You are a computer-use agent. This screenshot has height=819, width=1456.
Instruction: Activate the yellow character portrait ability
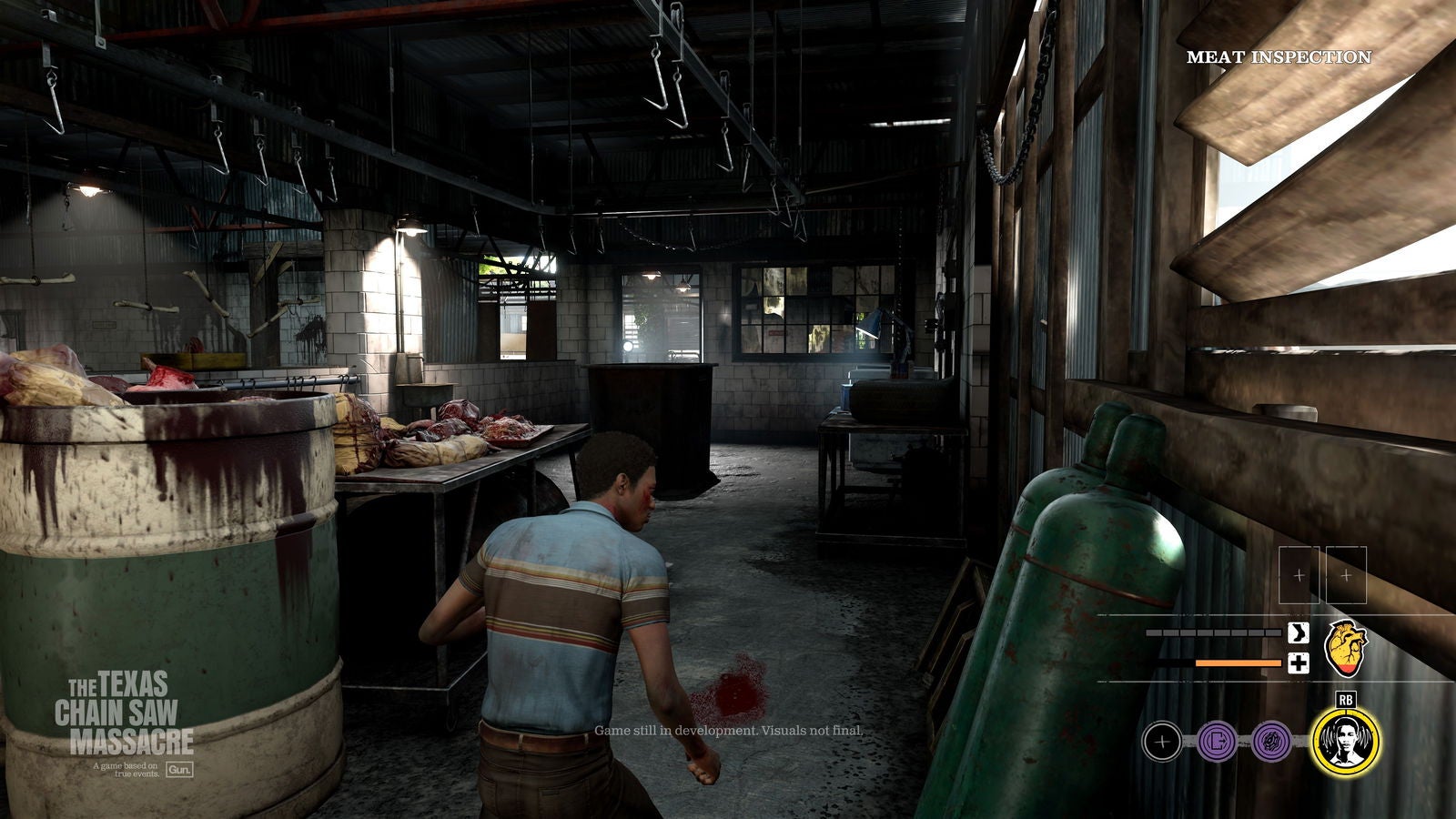1346,742
